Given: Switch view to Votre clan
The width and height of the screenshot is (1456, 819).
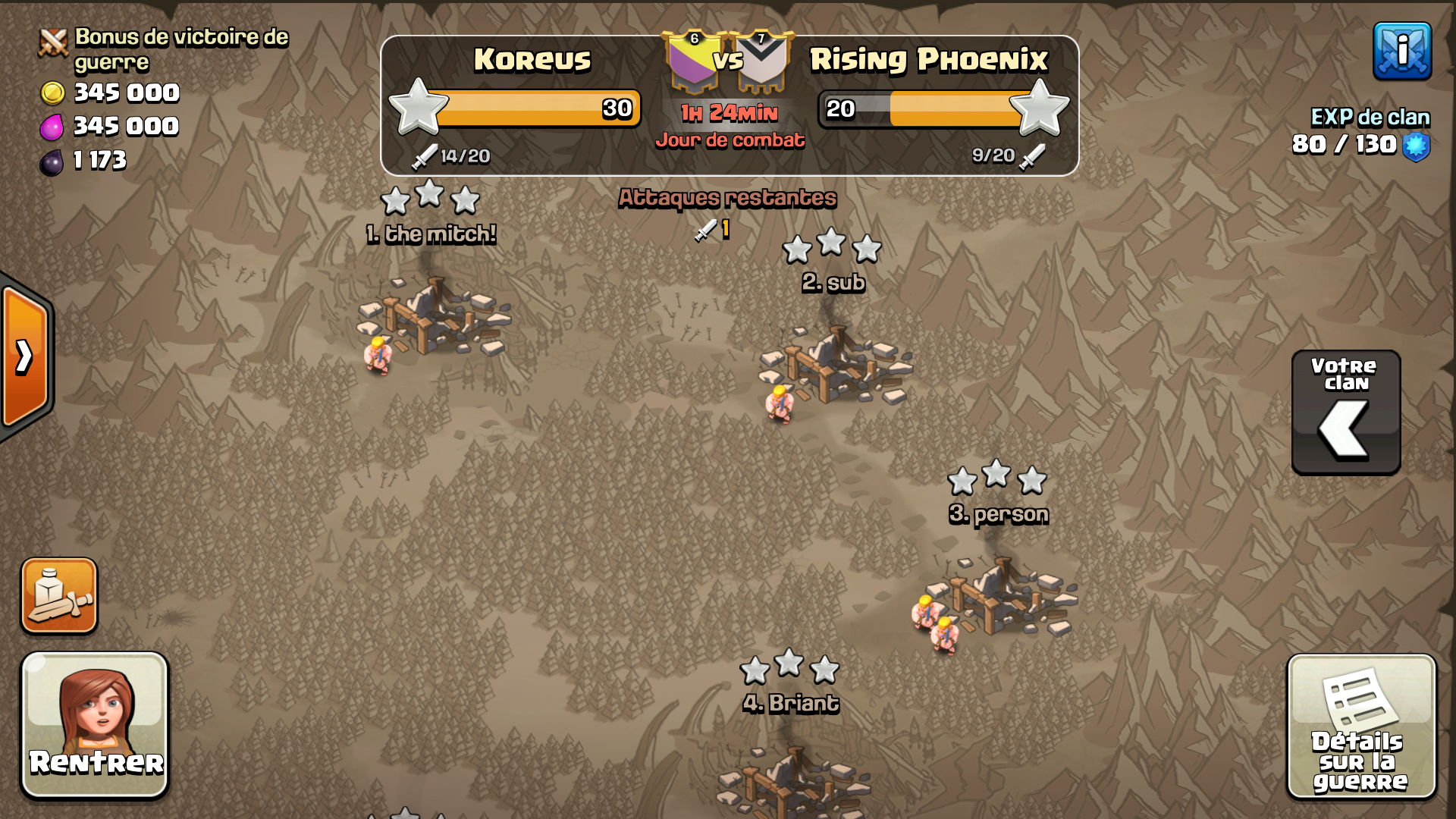Looking at the screenshot, I should click(1345, 413).
